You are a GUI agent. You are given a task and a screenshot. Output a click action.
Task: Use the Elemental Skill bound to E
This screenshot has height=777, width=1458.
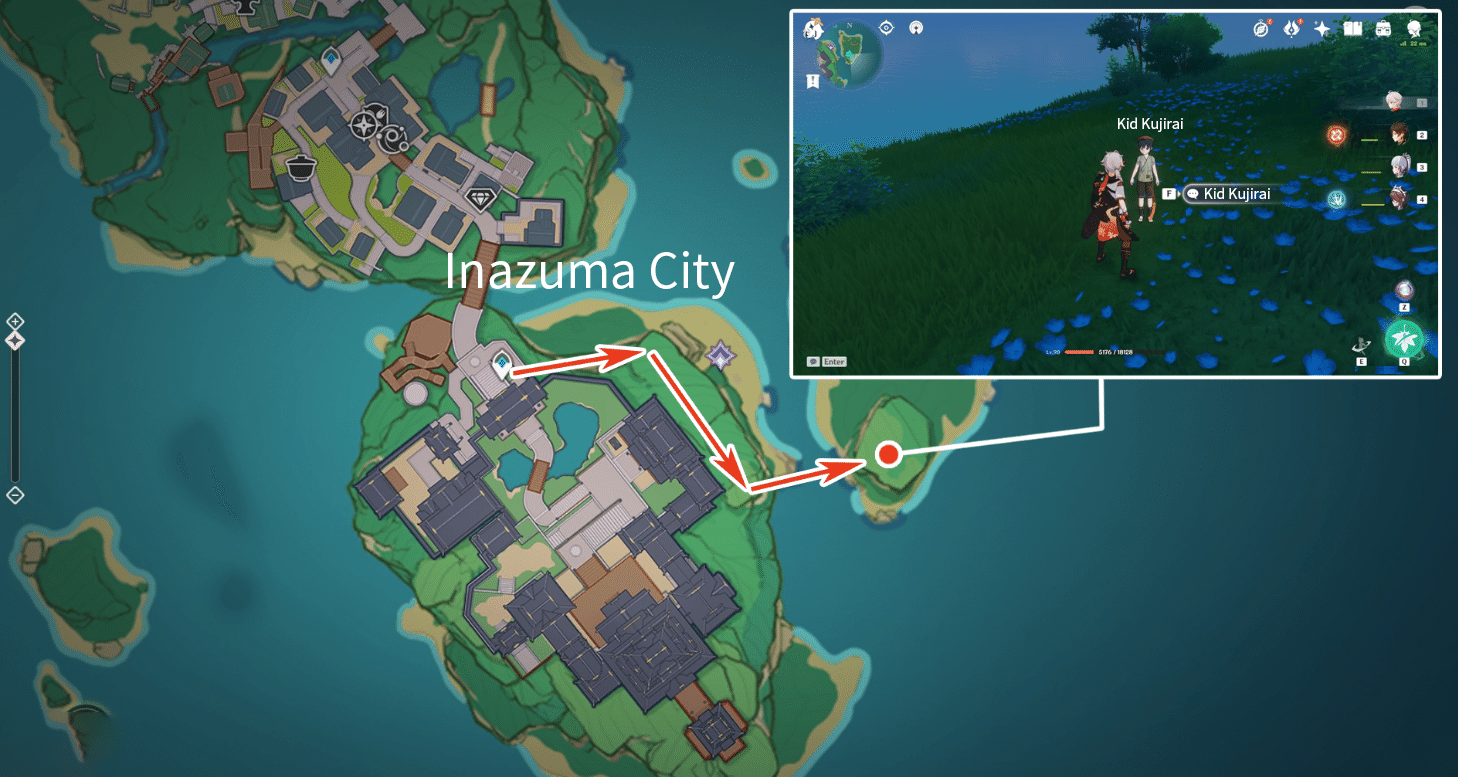click(1362, 344)
